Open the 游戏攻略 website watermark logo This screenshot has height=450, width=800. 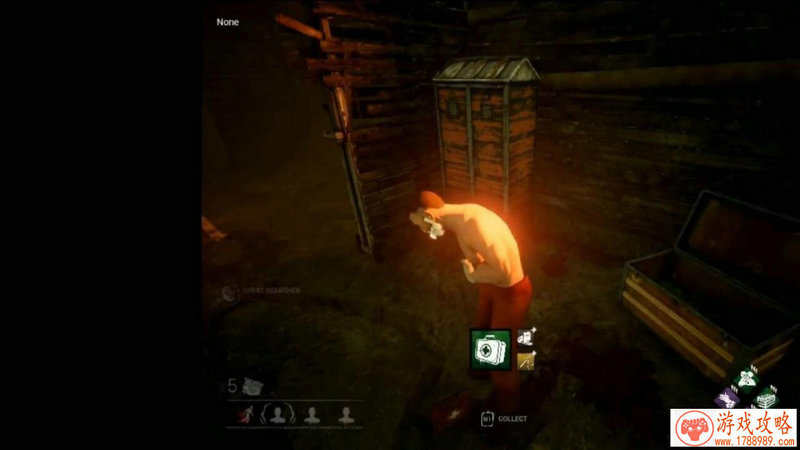coord(734,427)
